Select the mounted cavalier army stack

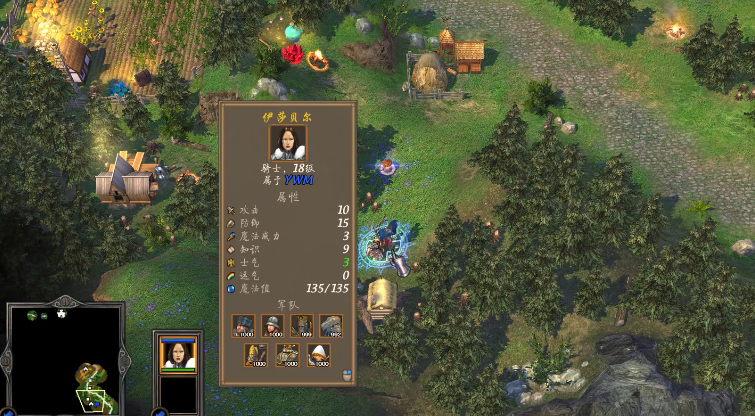point(288,355)
